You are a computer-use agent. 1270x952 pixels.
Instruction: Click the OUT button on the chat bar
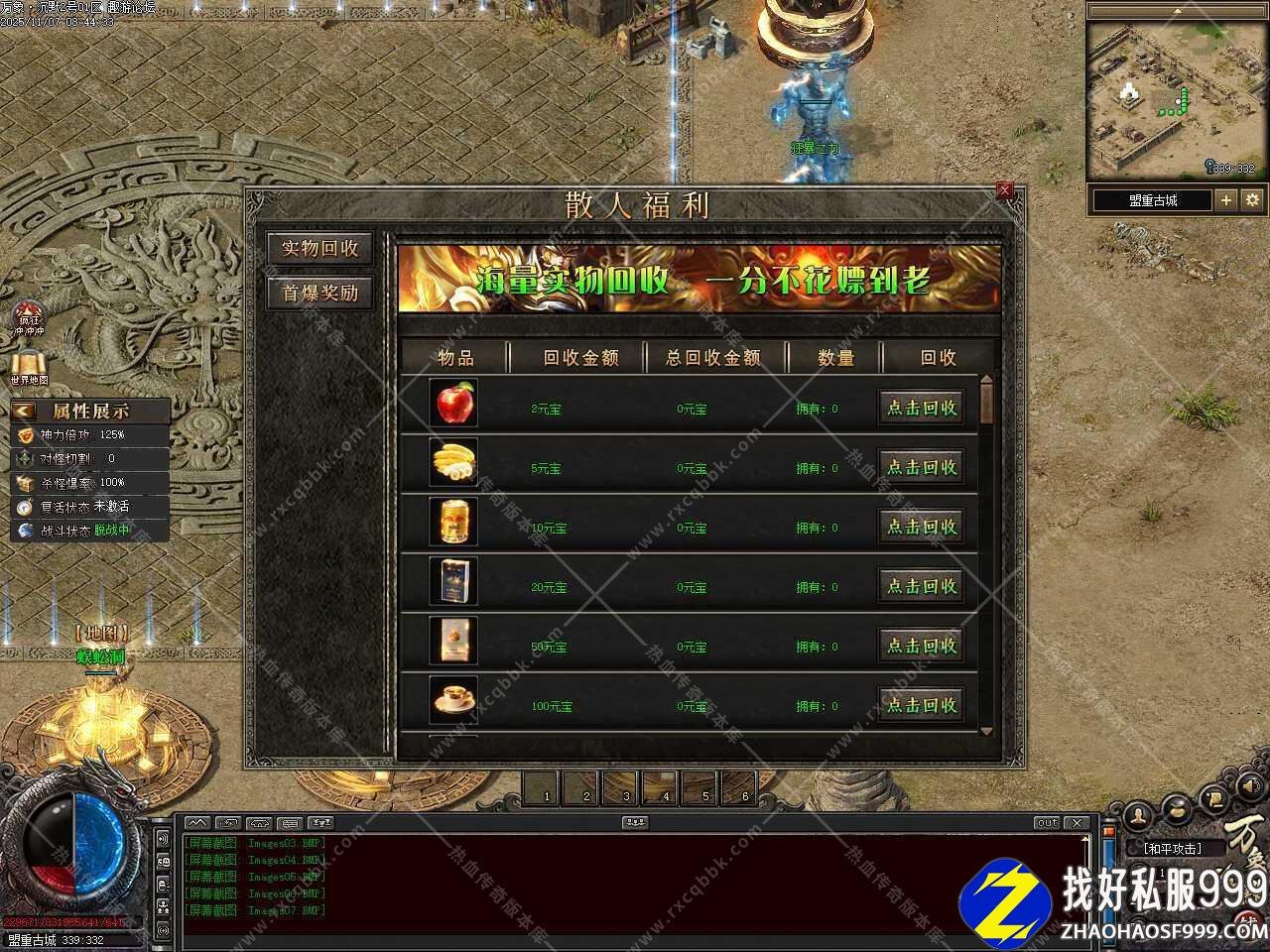(1047, 823)
